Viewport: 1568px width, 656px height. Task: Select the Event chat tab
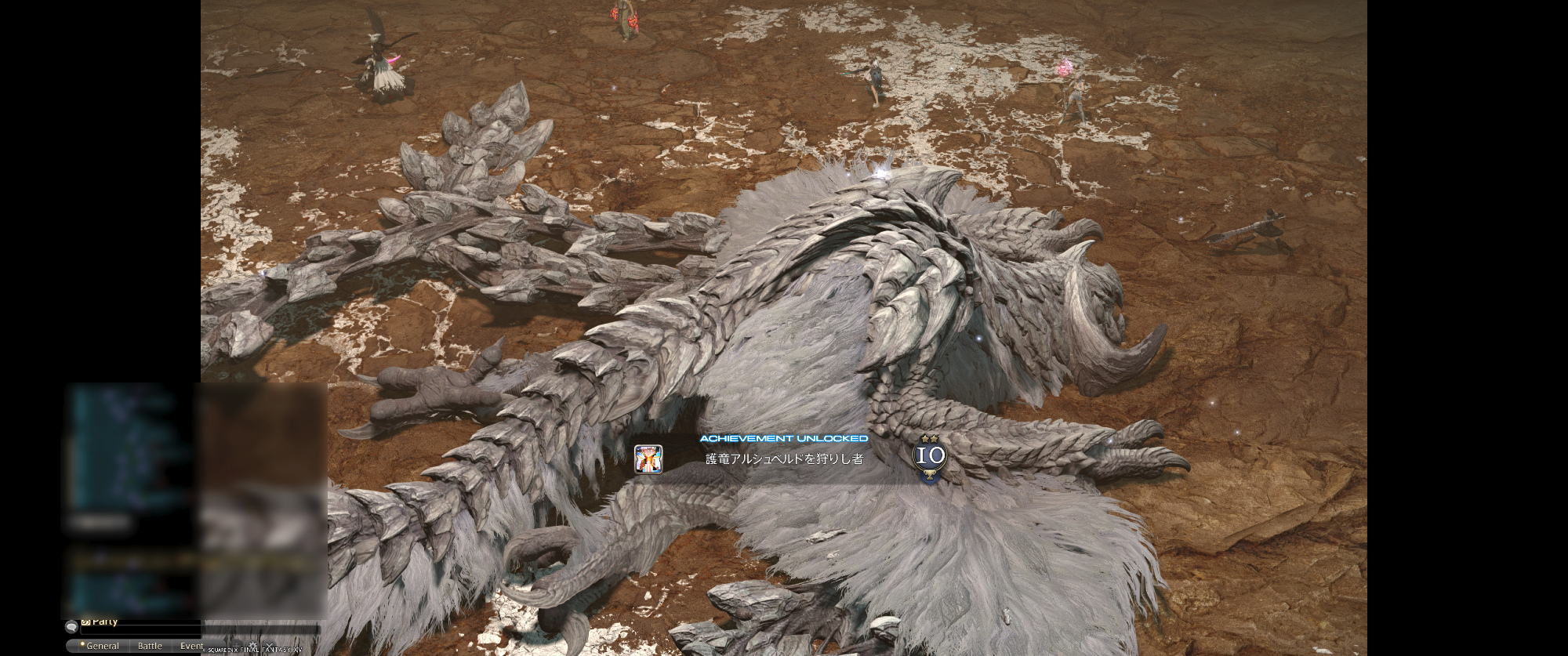click(191, 646)
